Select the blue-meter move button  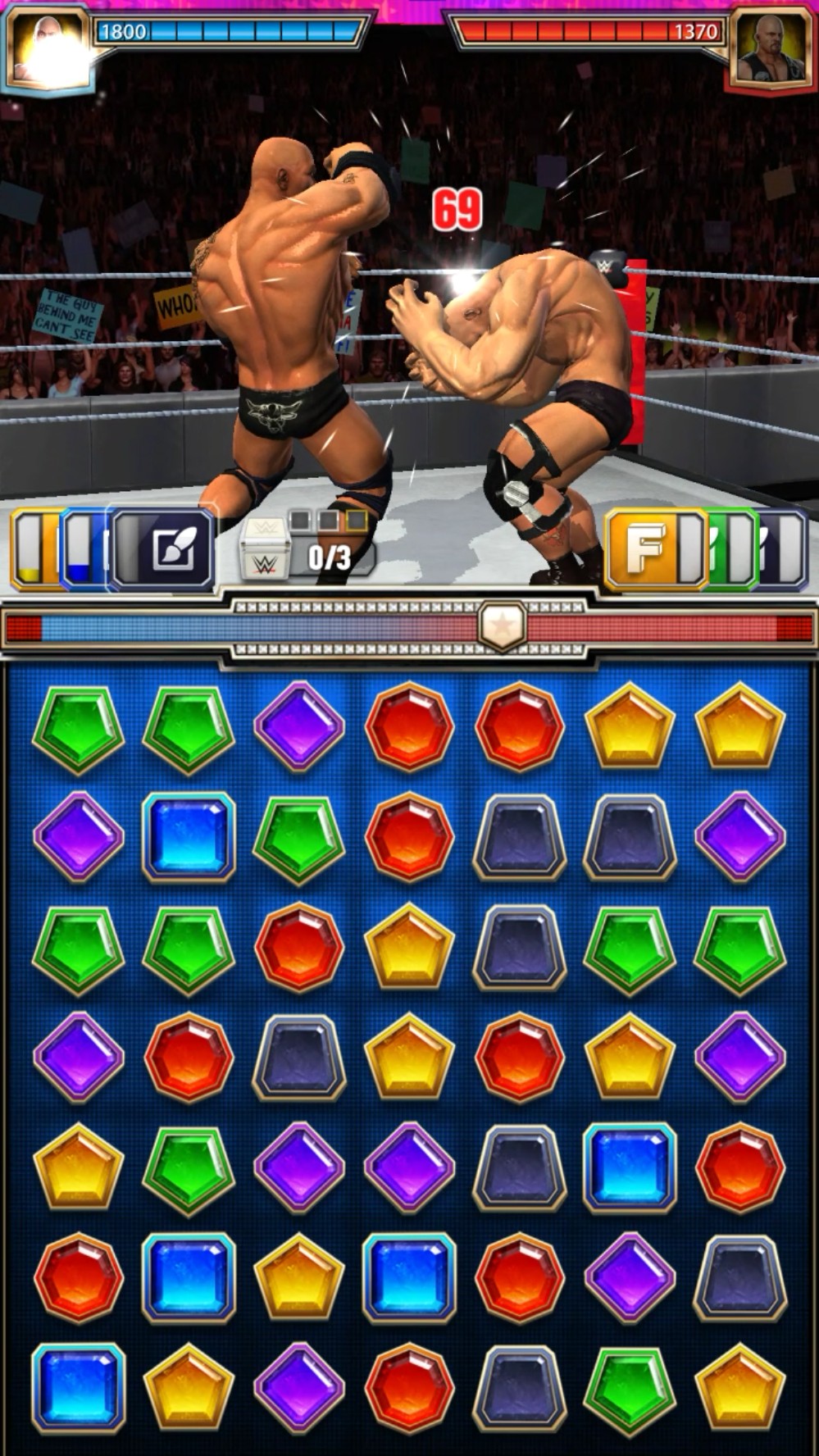coord(82,549)
